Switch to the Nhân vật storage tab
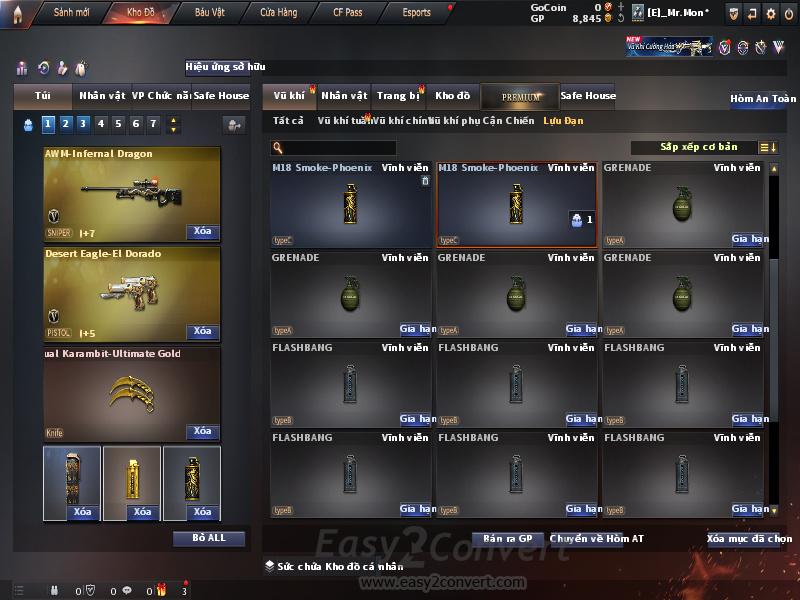Viewport: 800px width, 600px height. [344, 96]
